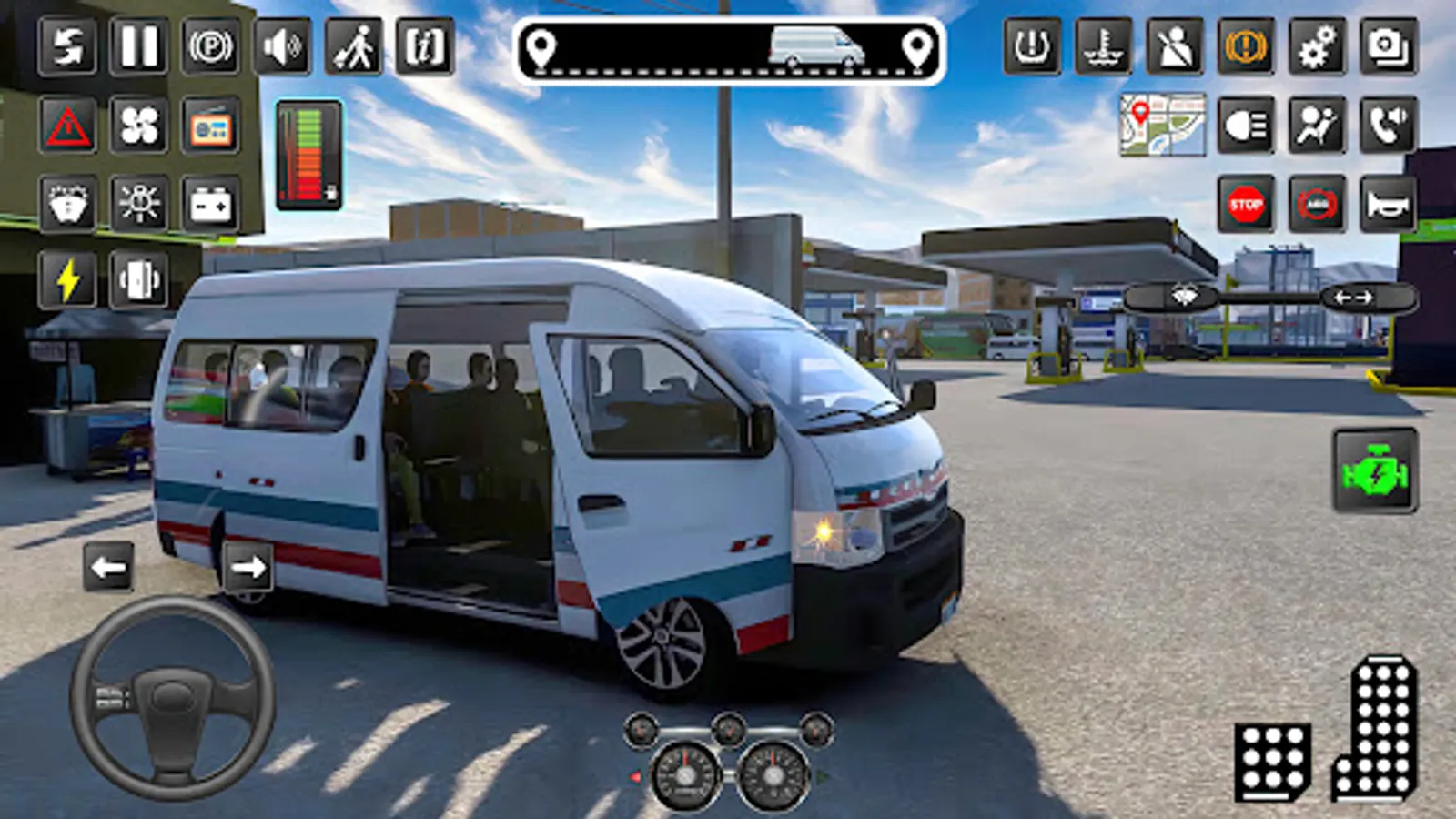Tap the hazard warning triangle

[x=67, y=126]
